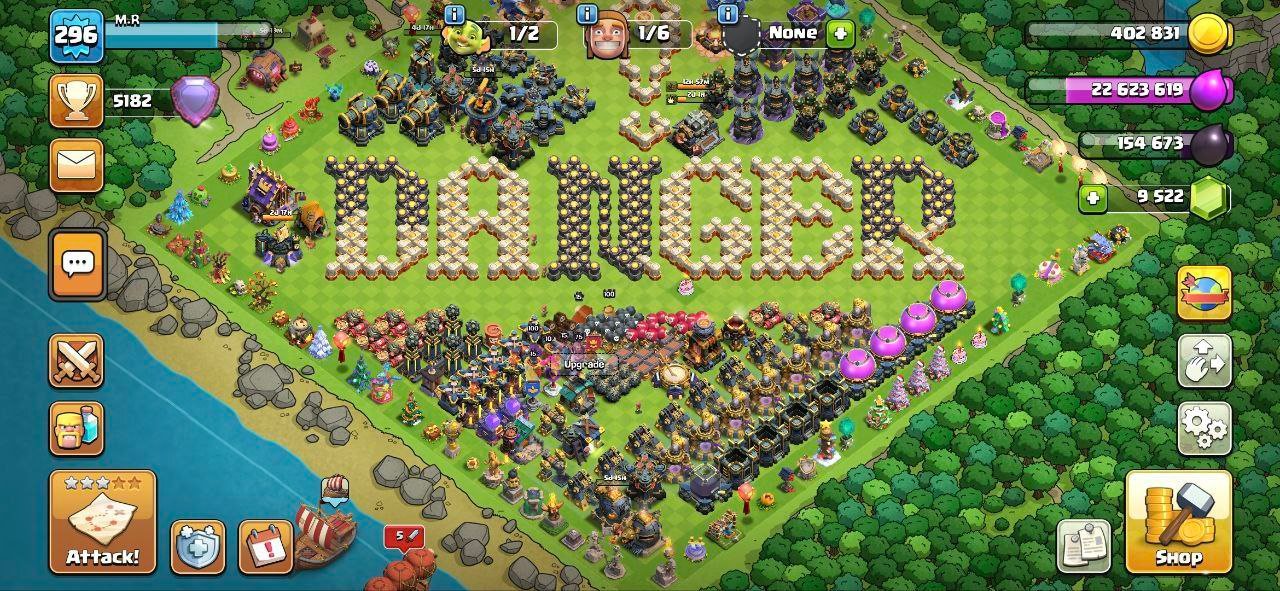Image resolution: width=1280 pixels, height=591 pixels.
Task: Open the events calendar
Action: click(x=265, y=547)
